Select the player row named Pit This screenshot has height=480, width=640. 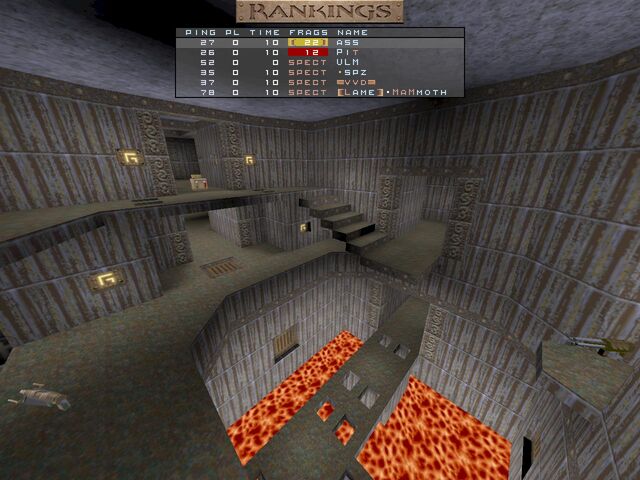320,53
